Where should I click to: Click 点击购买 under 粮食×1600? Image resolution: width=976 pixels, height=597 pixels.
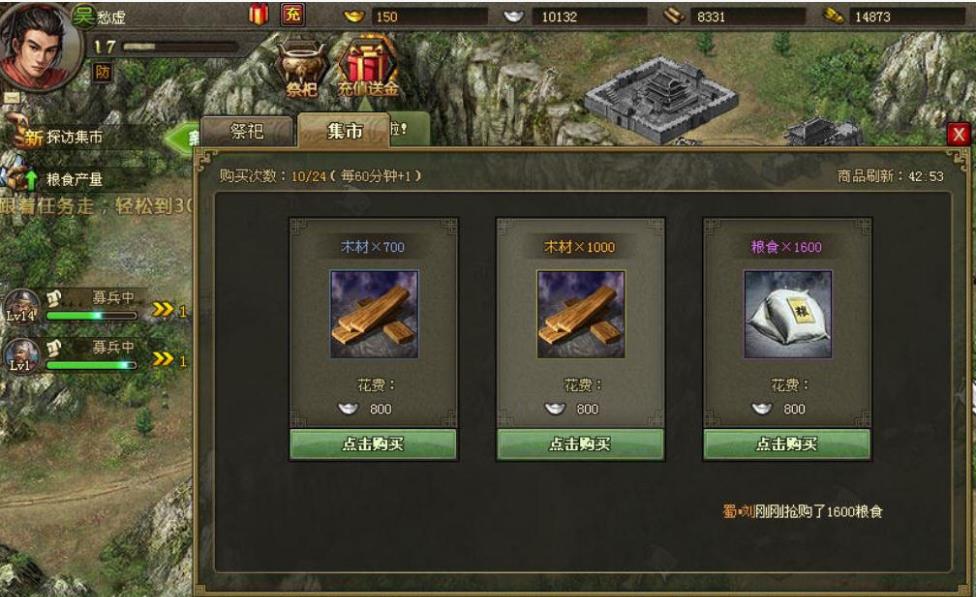click(x=786, y=444)
